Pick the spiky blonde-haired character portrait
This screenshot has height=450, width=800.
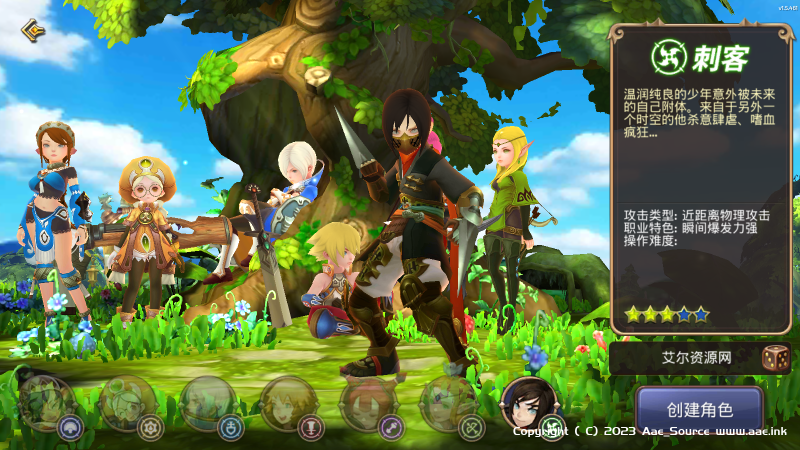tap(286, 402)
